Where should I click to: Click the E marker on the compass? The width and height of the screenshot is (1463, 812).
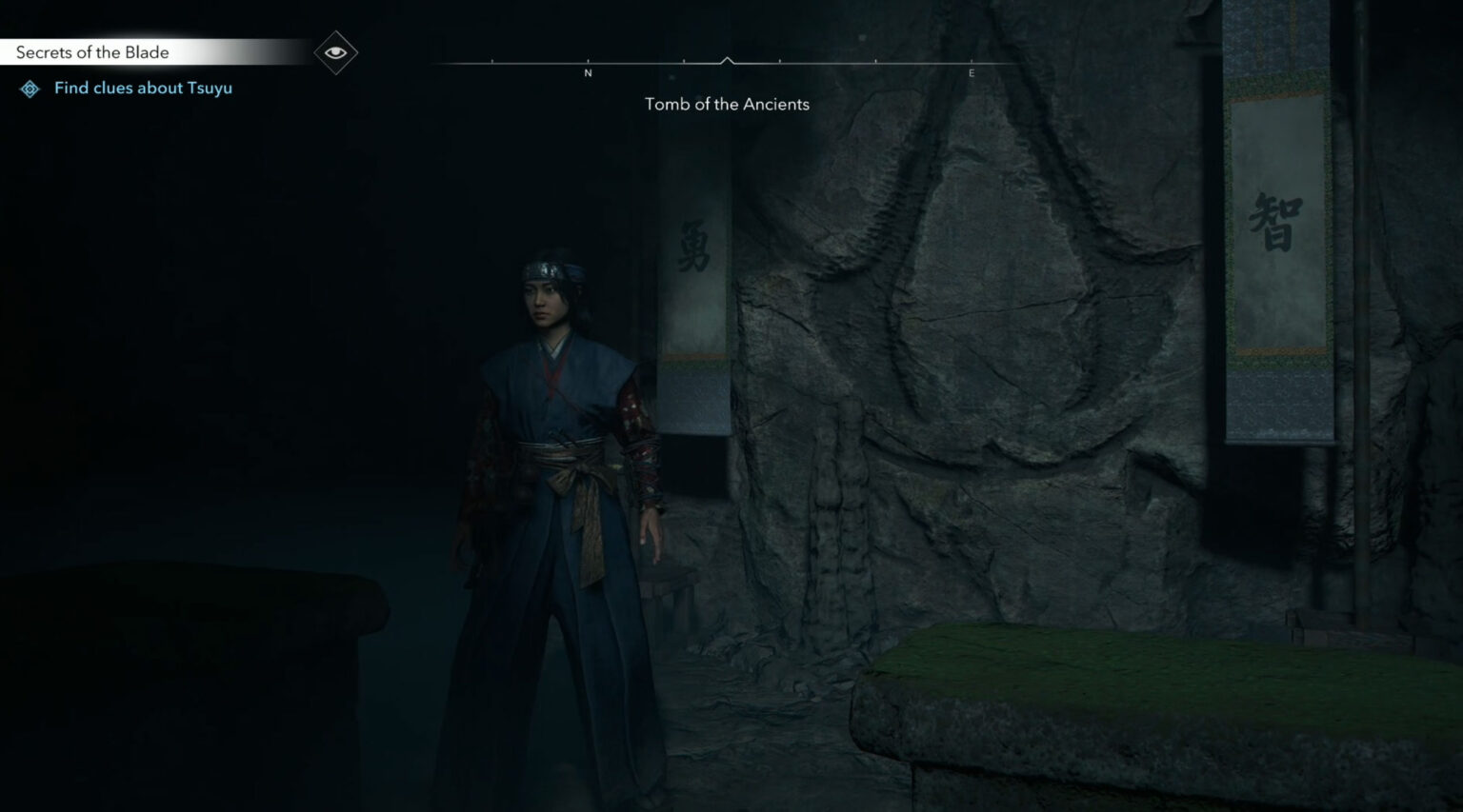pos(972,71)
